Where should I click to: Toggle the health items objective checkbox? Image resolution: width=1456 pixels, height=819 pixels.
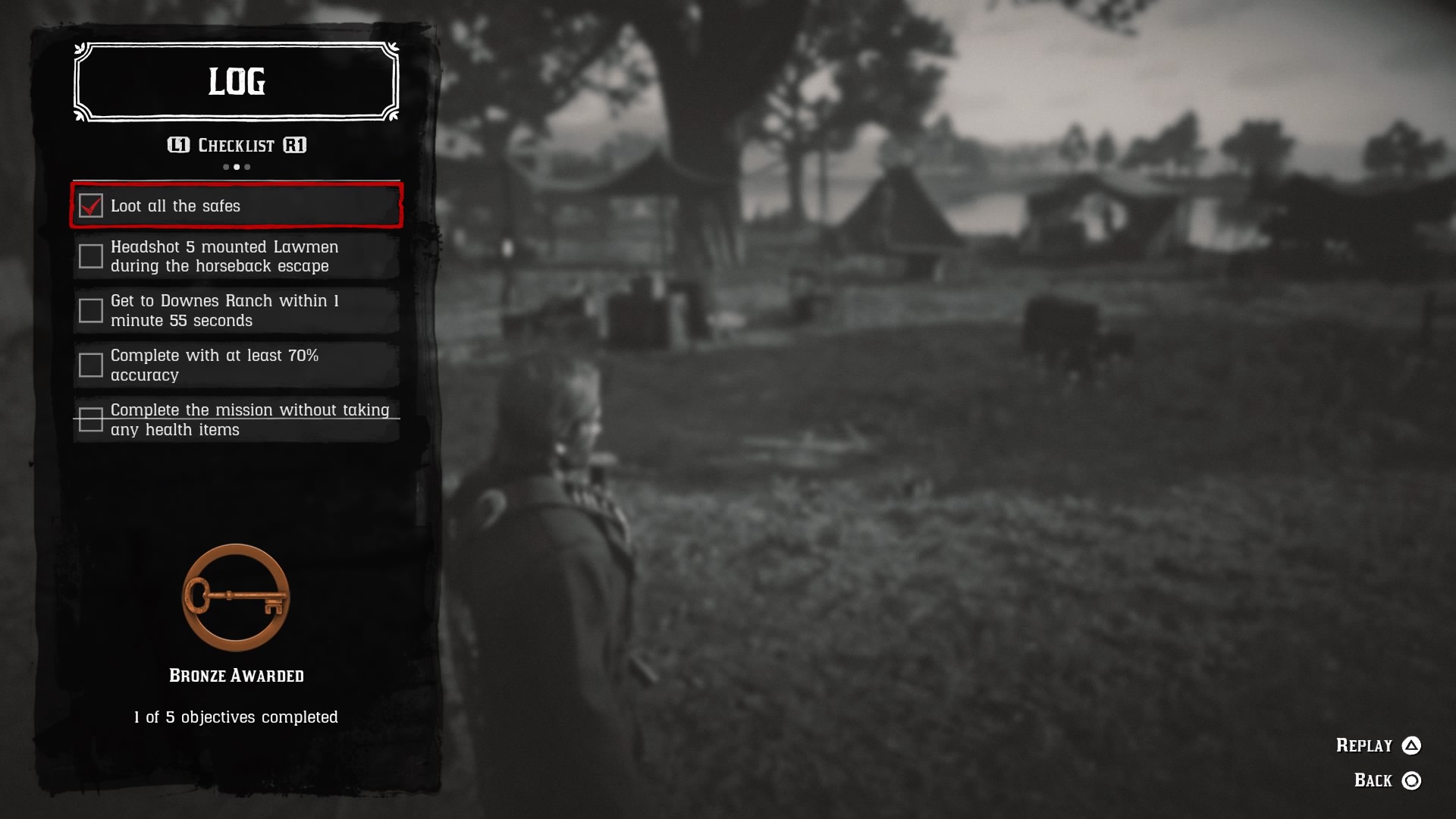point(91,419)
